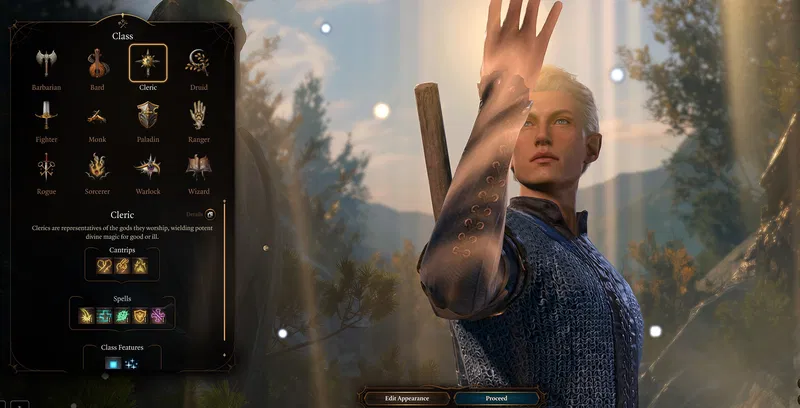Pick the Cleric class
The height and width of the screenshot is (408, 800).
[148, 63]
